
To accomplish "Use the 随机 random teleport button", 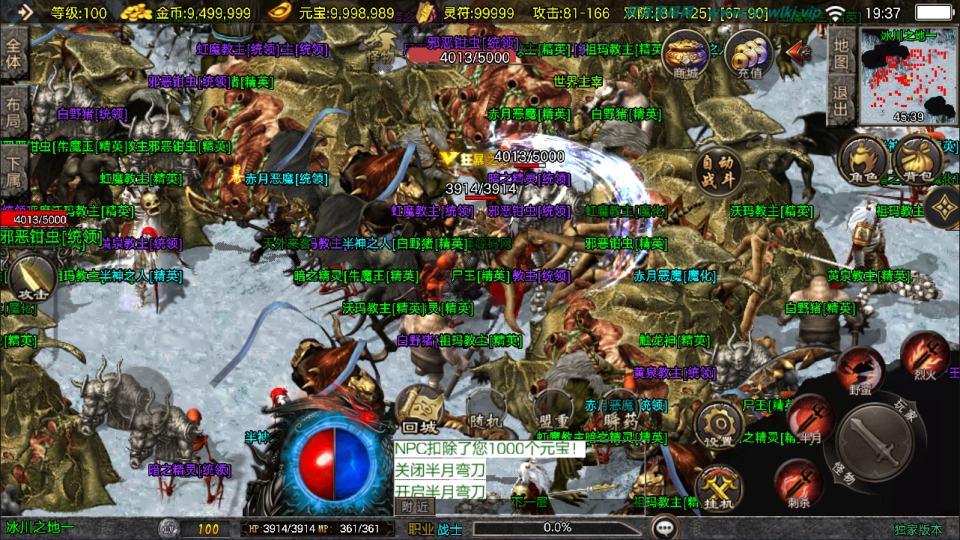I will [x=483, y=415].
